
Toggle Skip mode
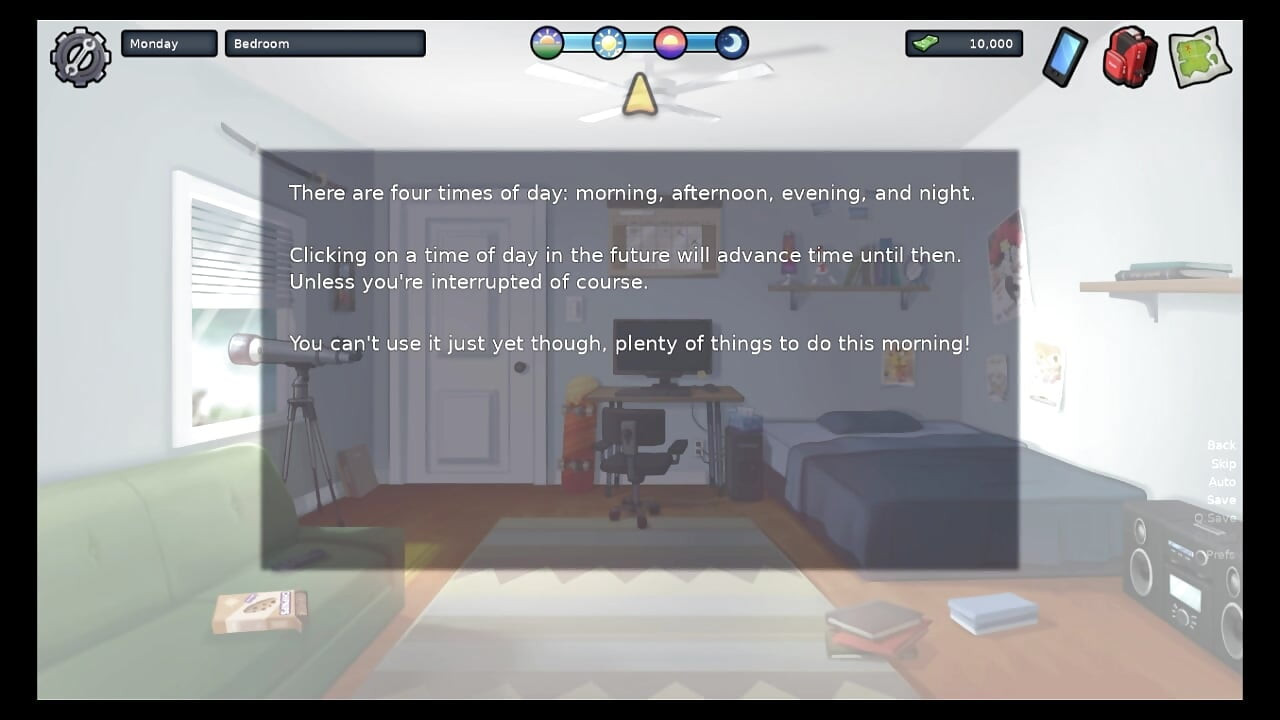[x=1221, y=463]
